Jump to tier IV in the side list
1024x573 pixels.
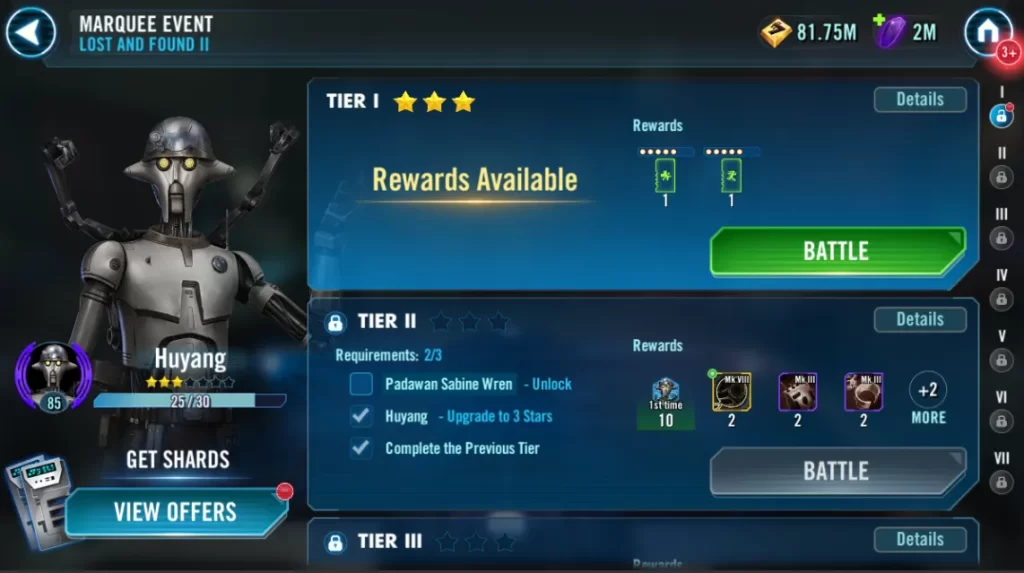click(1001, 299)
